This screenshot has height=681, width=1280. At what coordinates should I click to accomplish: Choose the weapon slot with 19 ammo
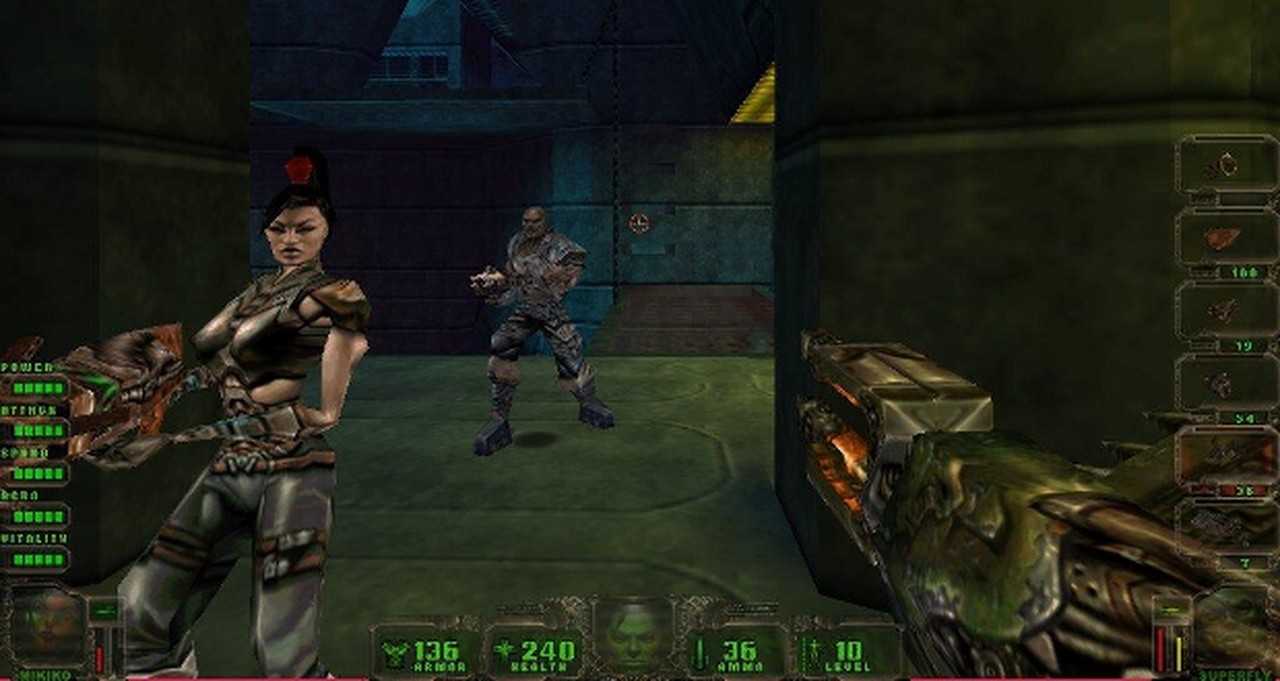tap(1226, 311)
